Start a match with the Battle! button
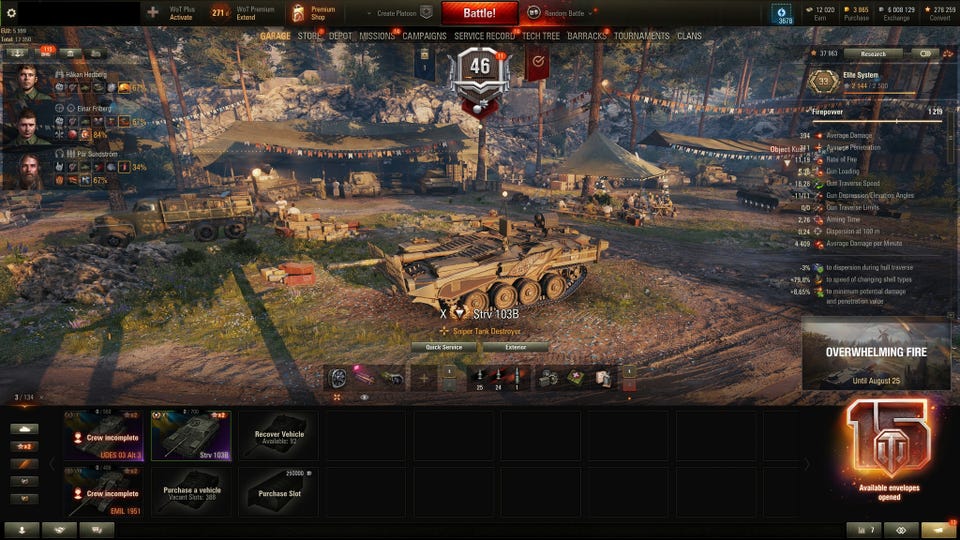The height and width of the screenshot is (540, 960). pos(479,13)
